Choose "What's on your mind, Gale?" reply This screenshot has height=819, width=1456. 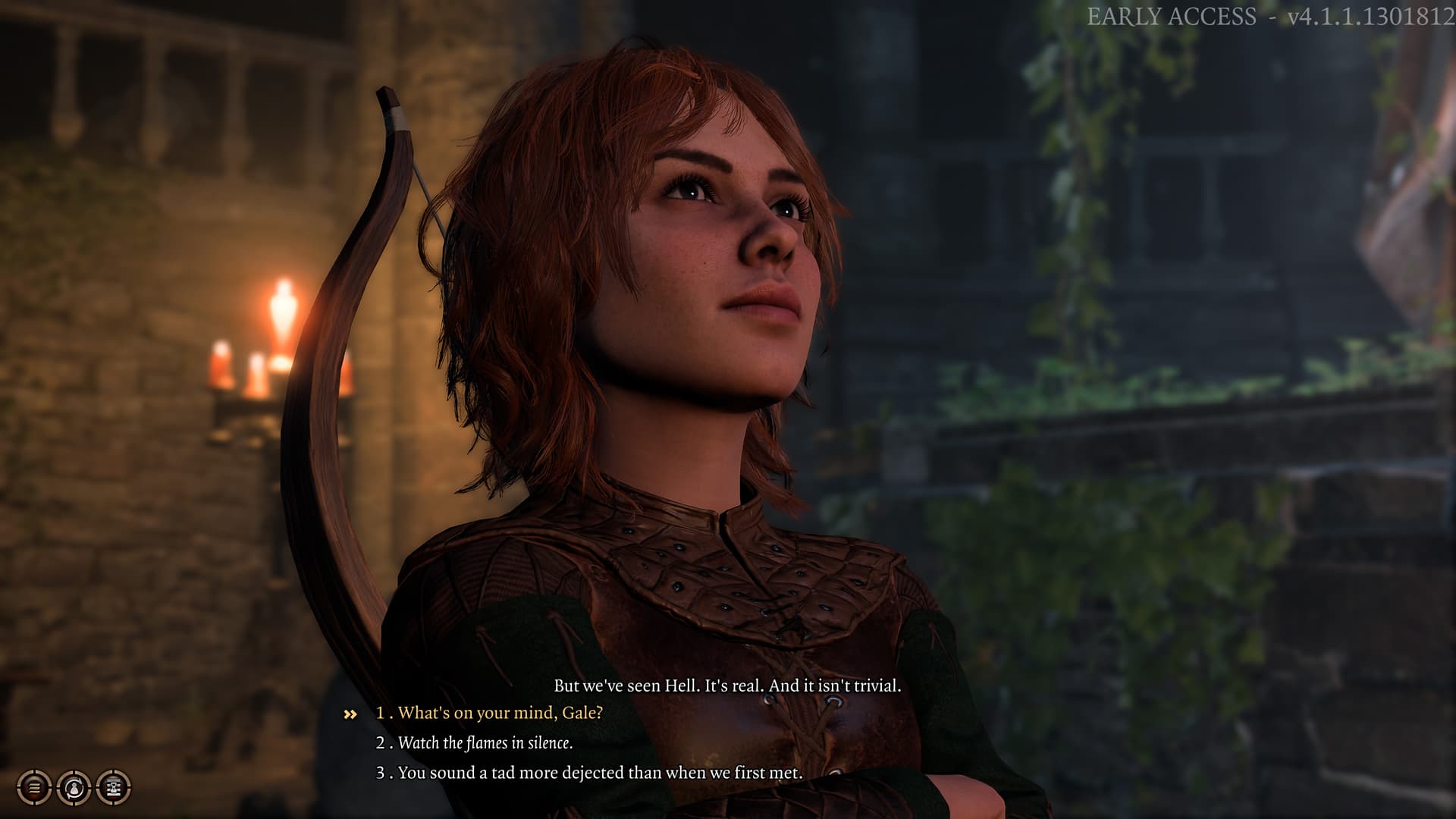click(x=499, y=713)
